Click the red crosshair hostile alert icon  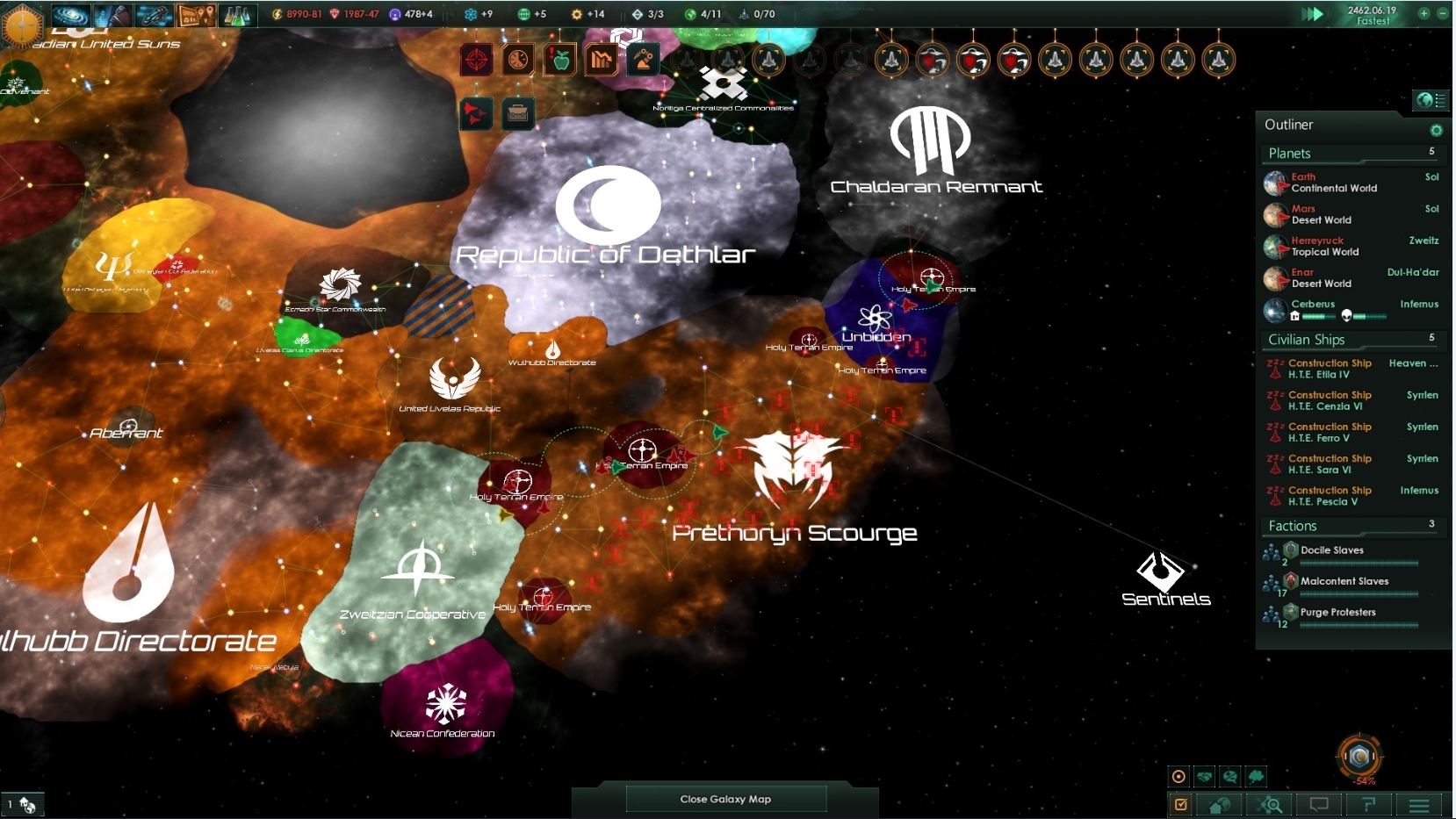pyautogui.click(x=476, y=60)
